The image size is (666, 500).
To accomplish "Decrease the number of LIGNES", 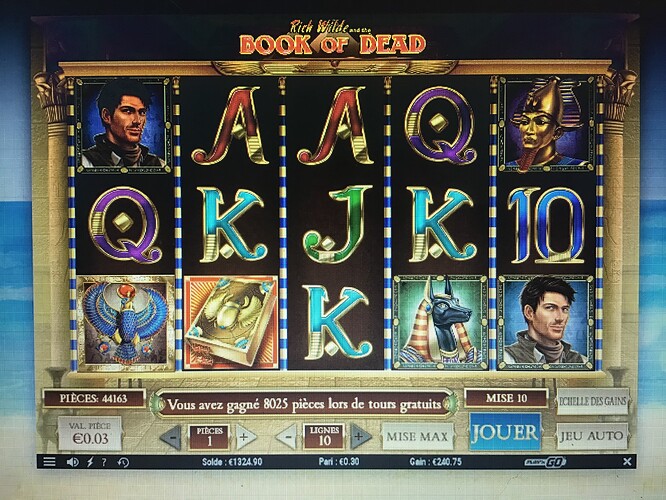I will point(285,437).
